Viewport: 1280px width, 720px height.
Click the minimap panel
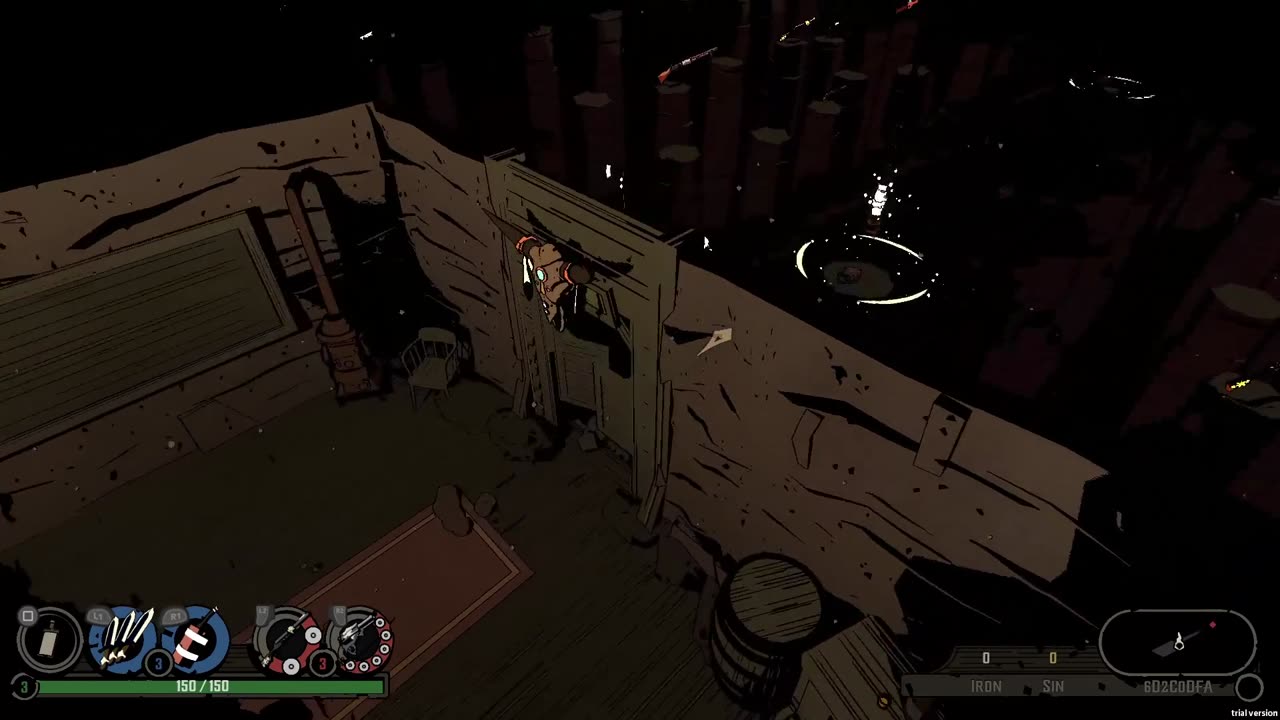click(x=1177, y=642)
